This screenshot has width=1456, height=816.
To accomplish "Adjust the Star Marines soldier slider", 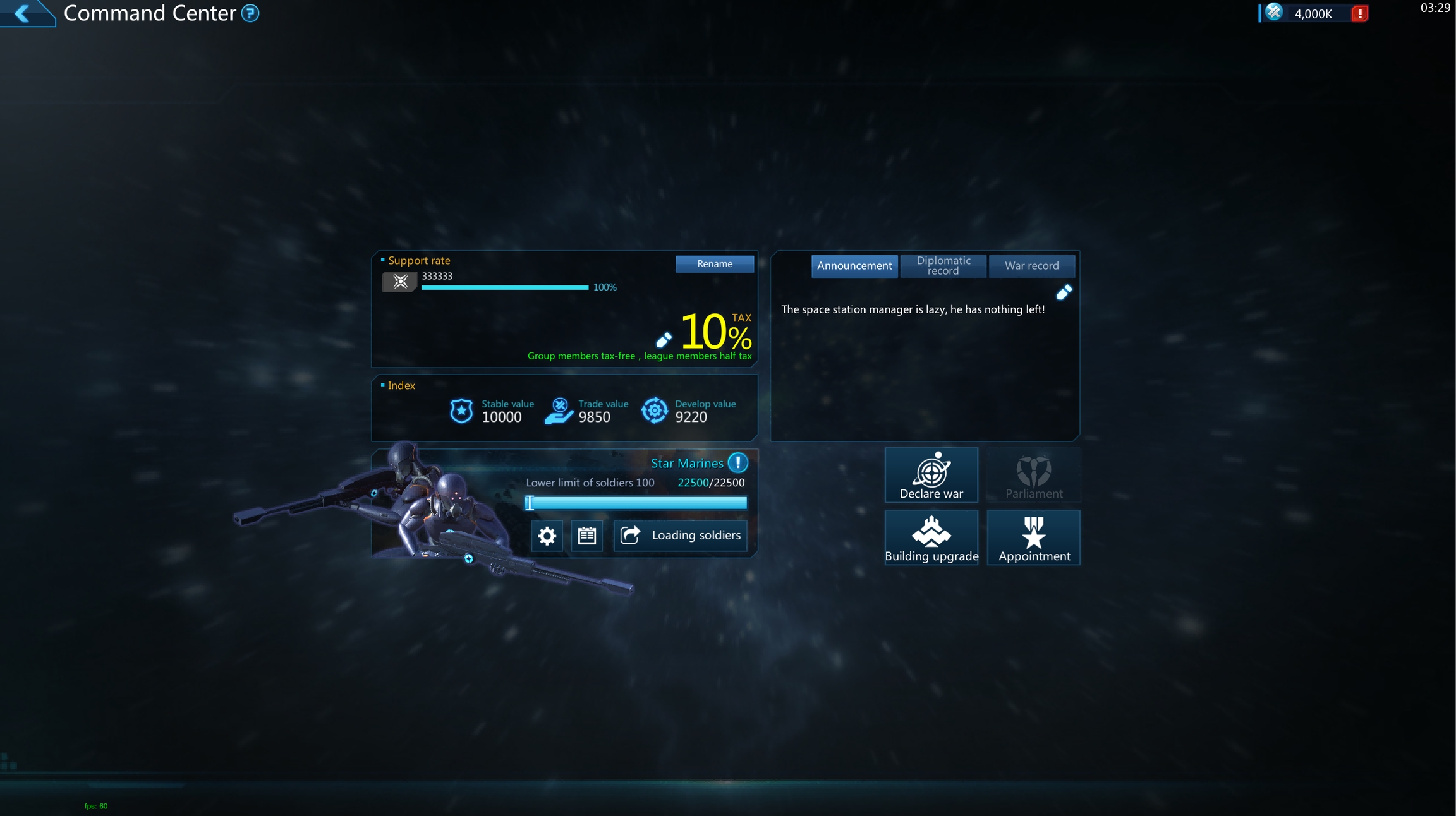I will [x=530, y=503].
